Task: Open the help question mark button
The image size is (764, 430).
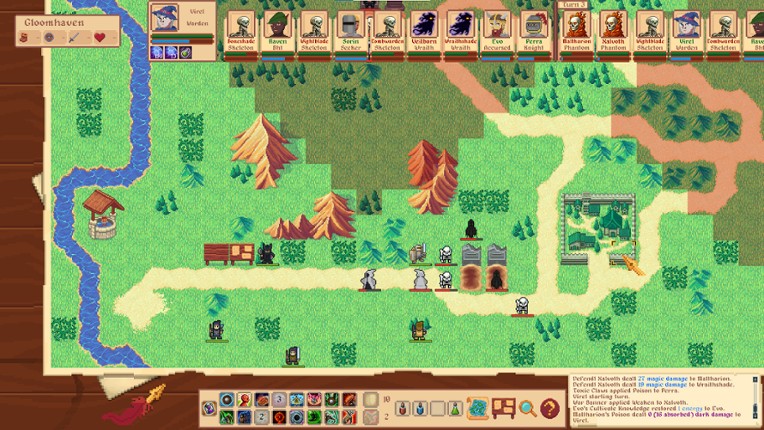Action: point(549,408)
